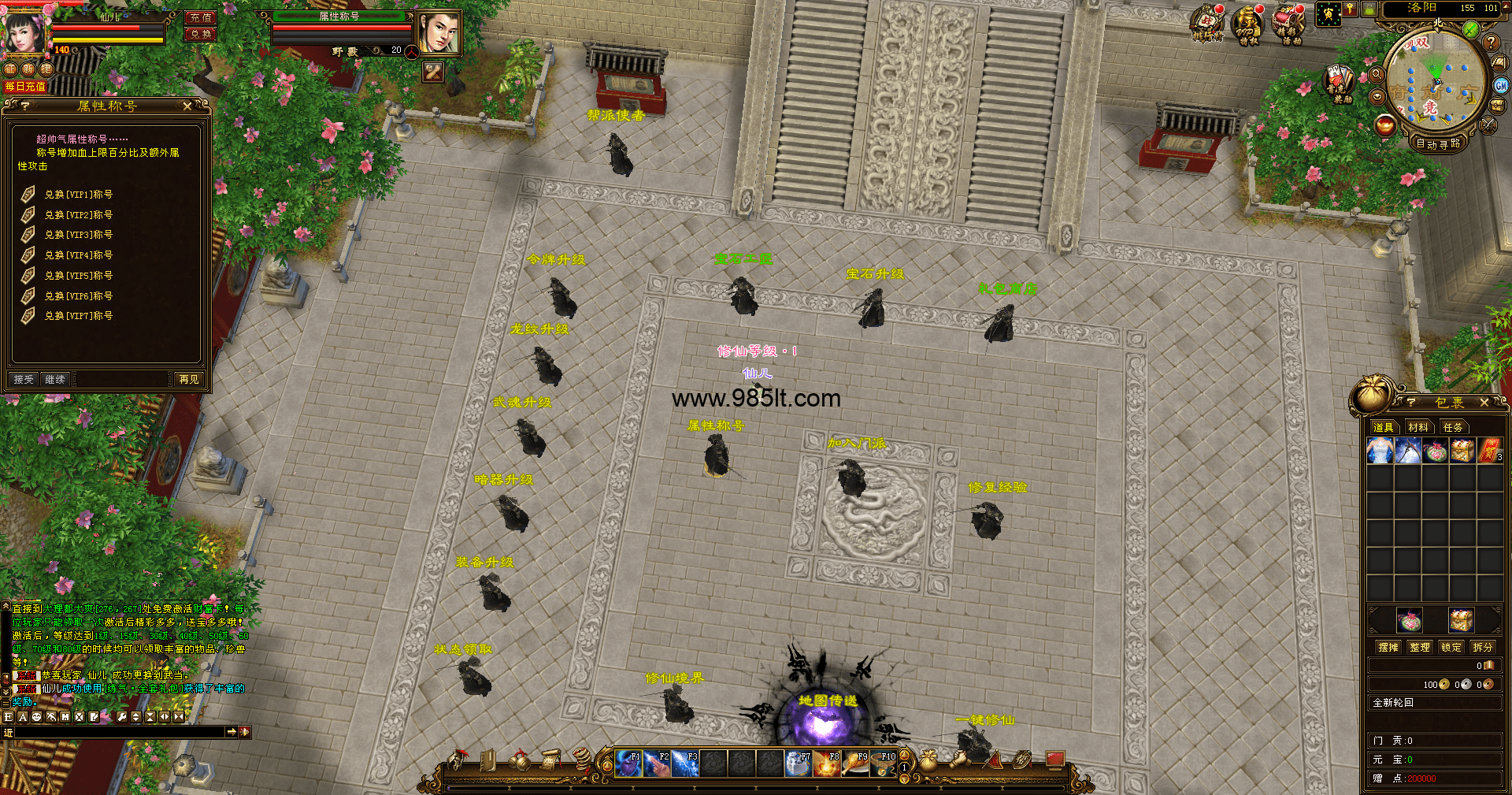Close the 属性称号 dialogue window
Image resolution: width=1512 pixels, height=795 pixels.
coord(187,106)
